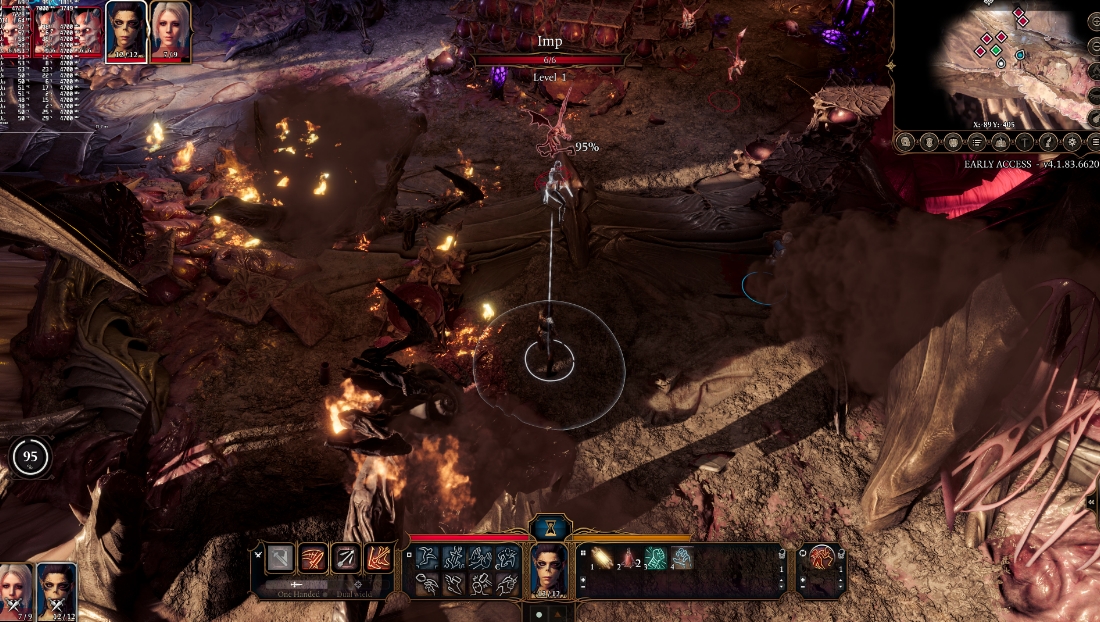Click the first imp portrait in turn order

tap(15, 30)
